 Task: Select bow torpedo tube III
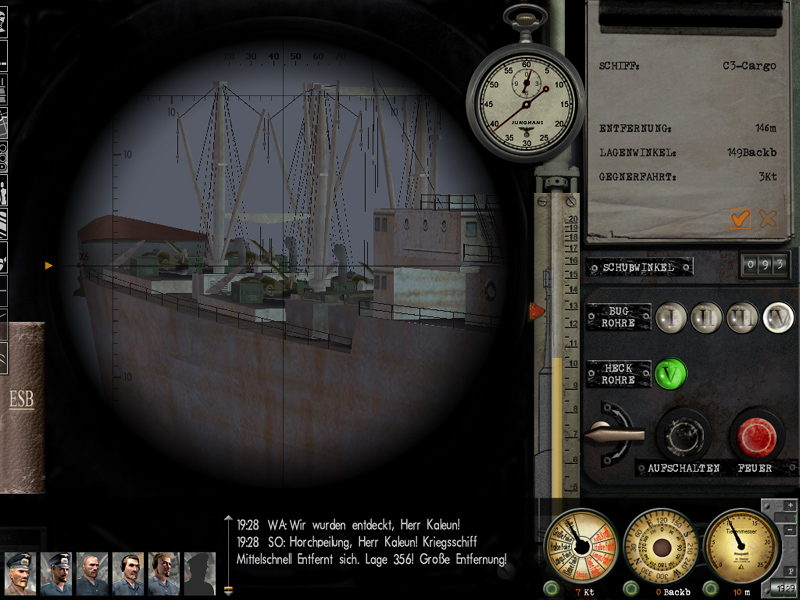[x=743, y=318]
